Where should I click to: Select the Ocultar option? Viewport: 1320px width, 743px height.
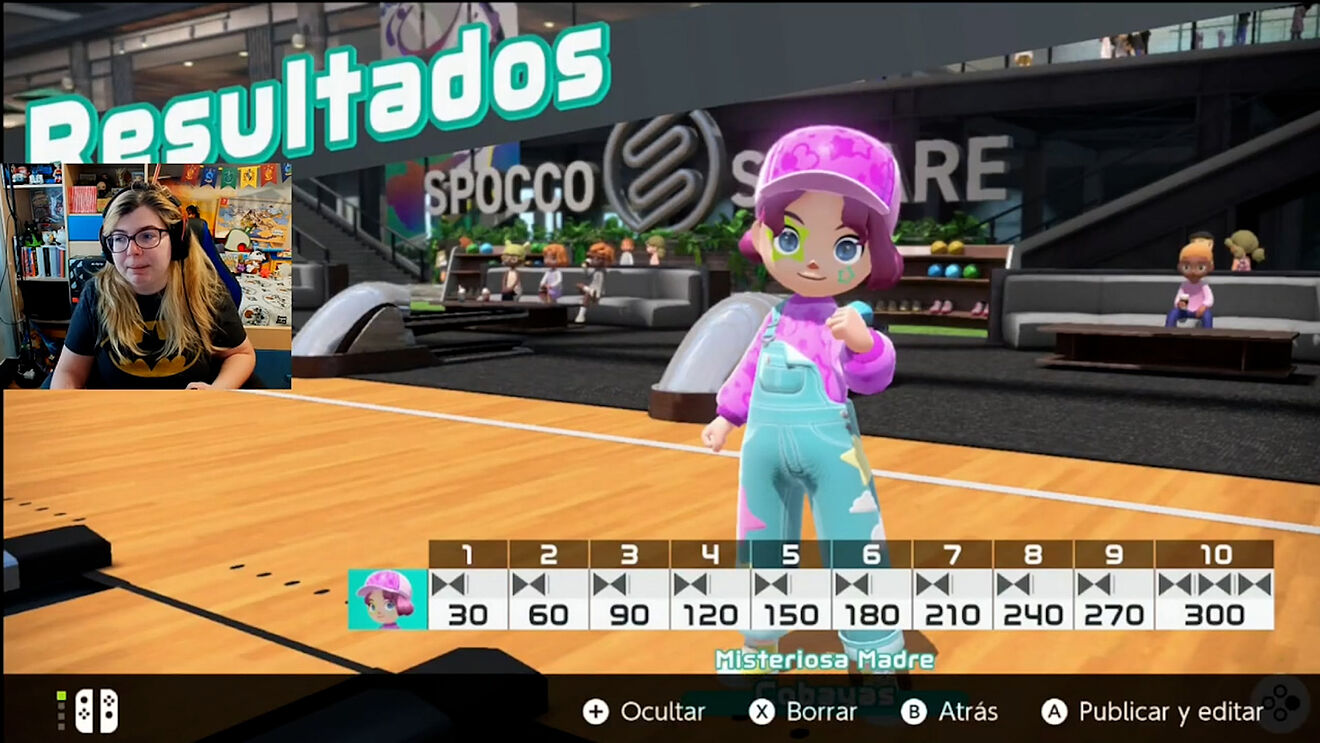tap(645, 712)
